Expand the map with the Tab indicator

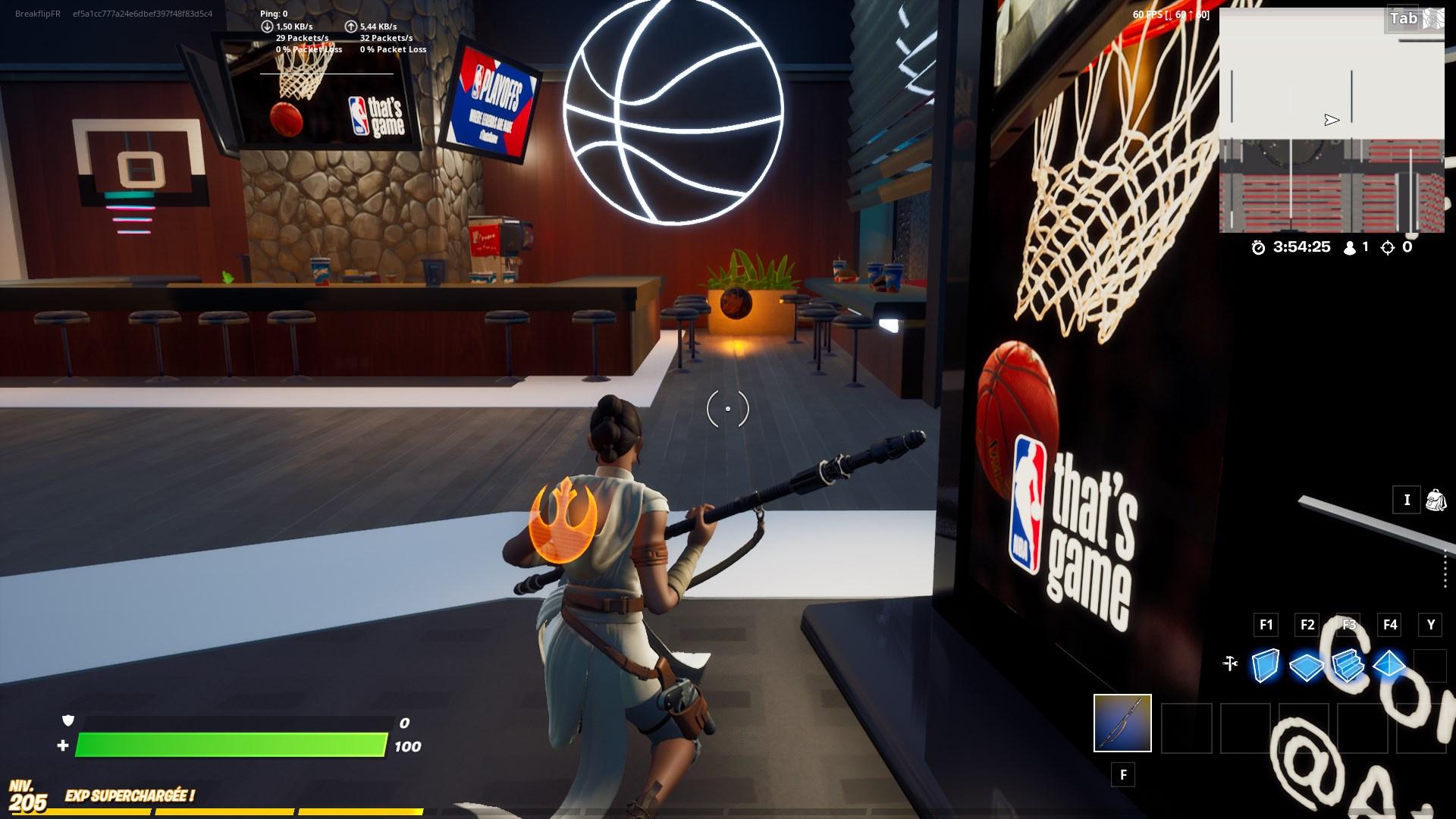click(1404, 18)
